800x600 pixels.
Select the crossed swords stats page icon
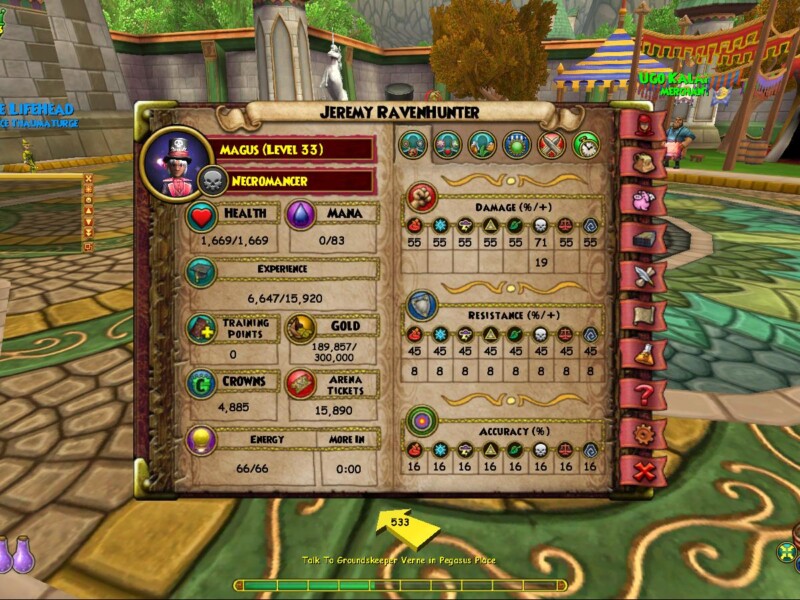552,146
